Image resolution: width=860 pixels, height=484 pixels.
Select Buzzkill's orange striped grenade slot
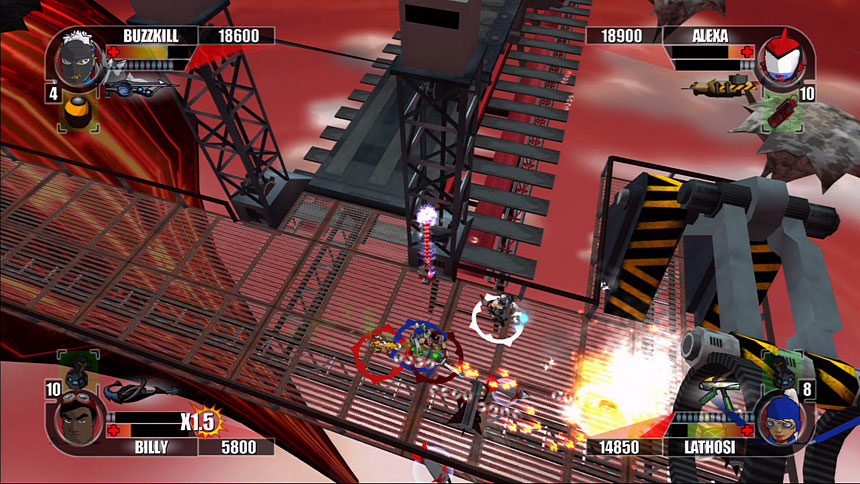coord(76,111)
